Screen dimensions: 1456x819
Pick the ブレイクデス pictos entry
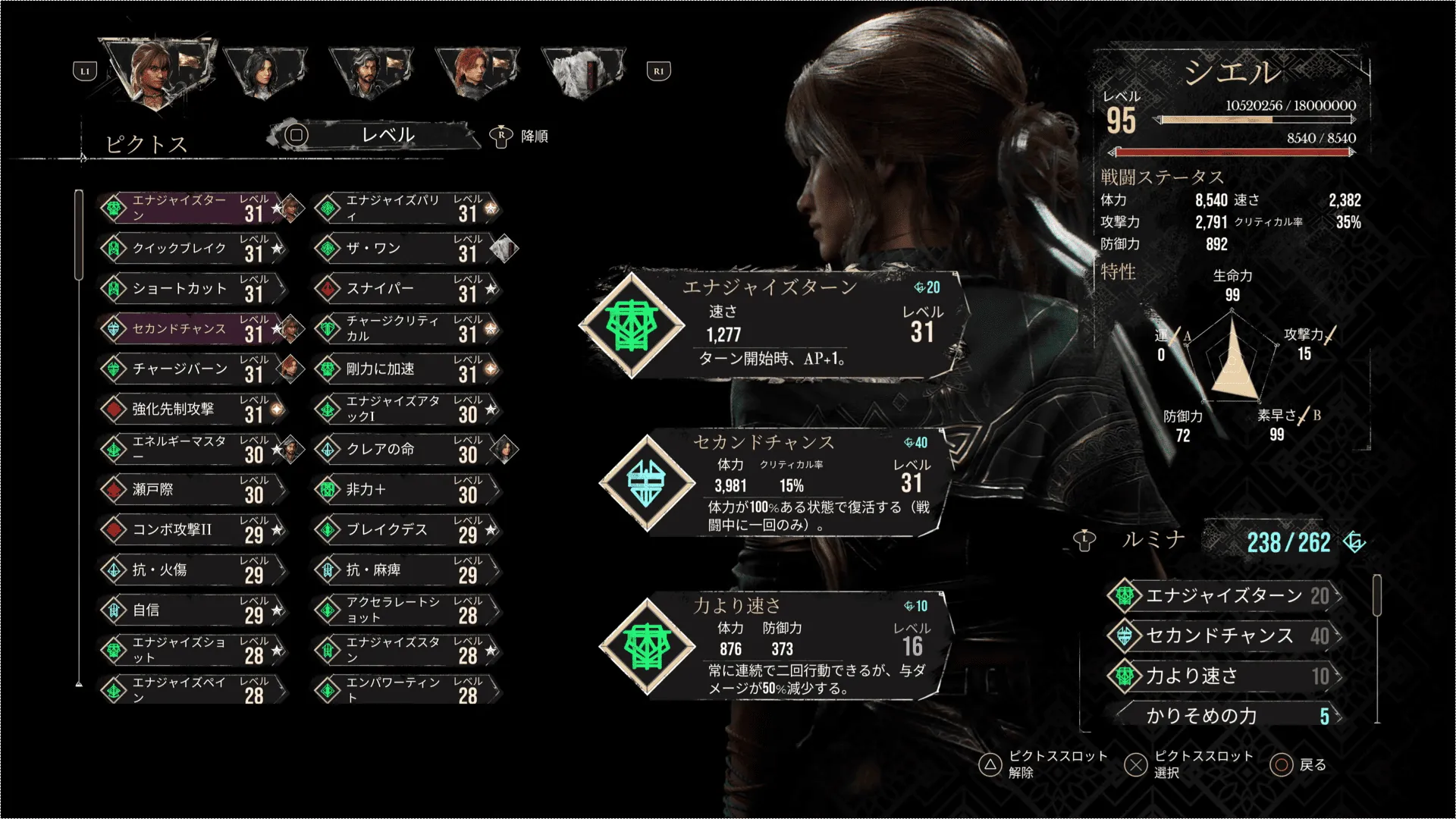pyautogui.click(x=407, y=529)
